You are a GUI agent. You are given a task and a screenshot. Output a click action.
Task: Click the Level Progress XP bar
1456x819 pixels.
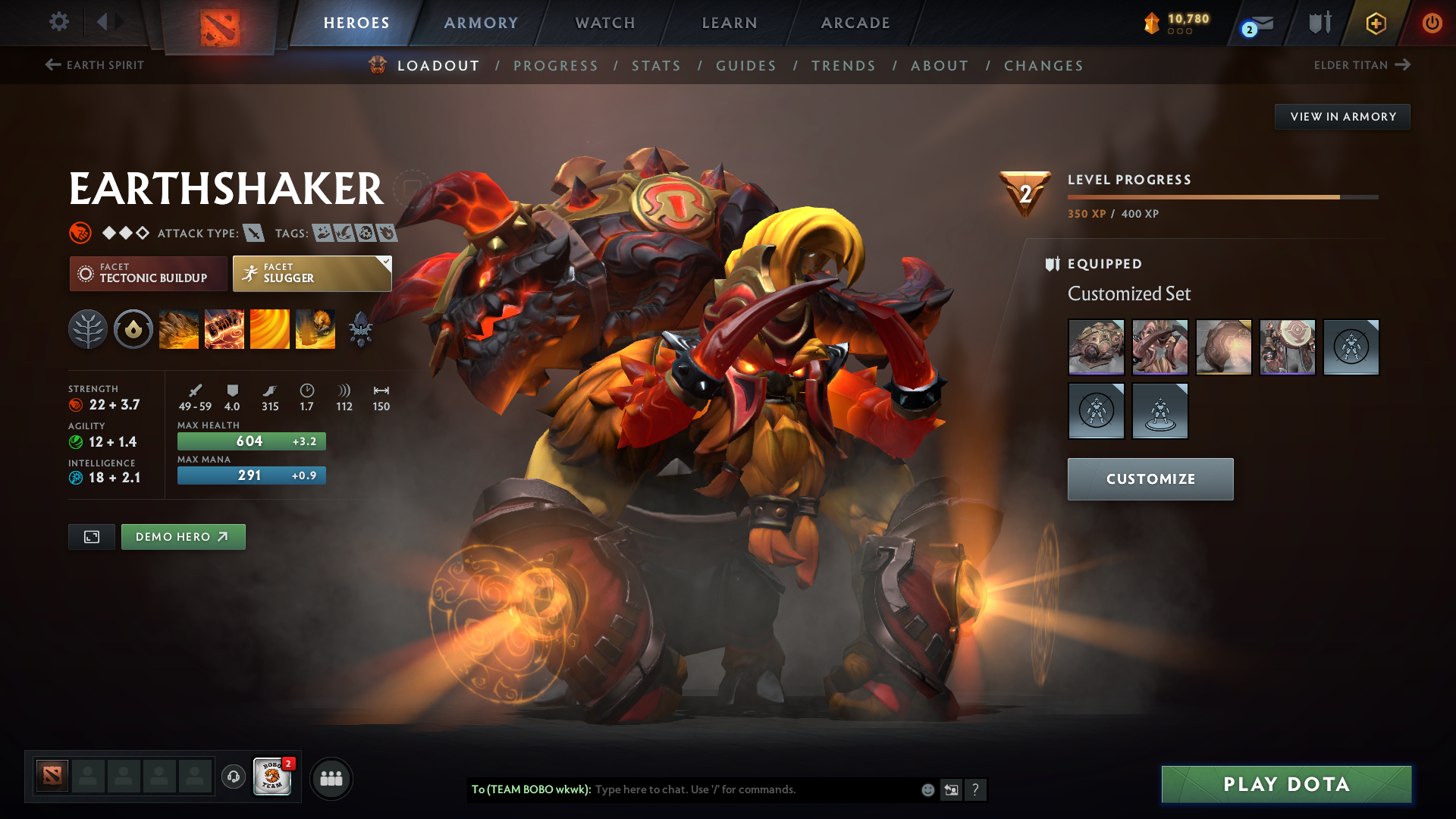pyautogui.click(x=1221, y=196)
